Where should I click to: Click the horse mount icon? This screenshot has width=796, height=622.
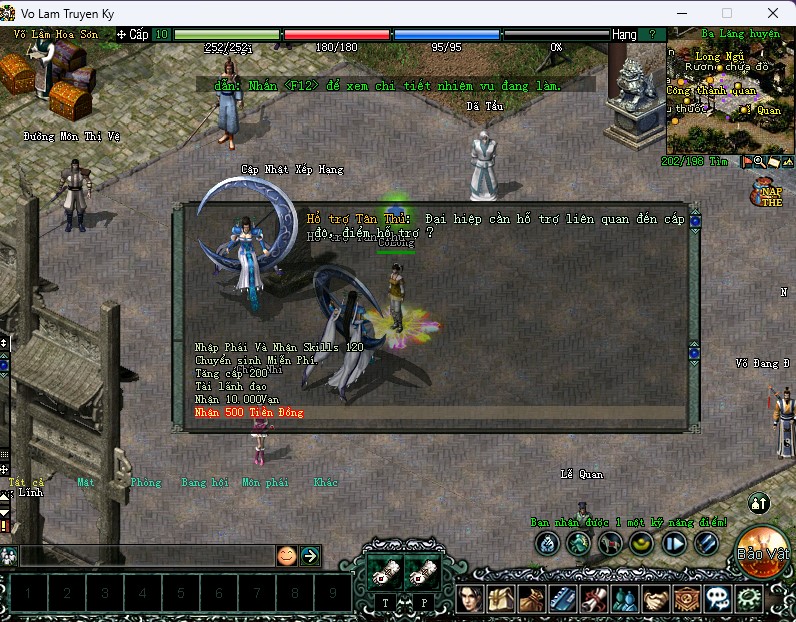pyautogui.click(x=609, y=543)
